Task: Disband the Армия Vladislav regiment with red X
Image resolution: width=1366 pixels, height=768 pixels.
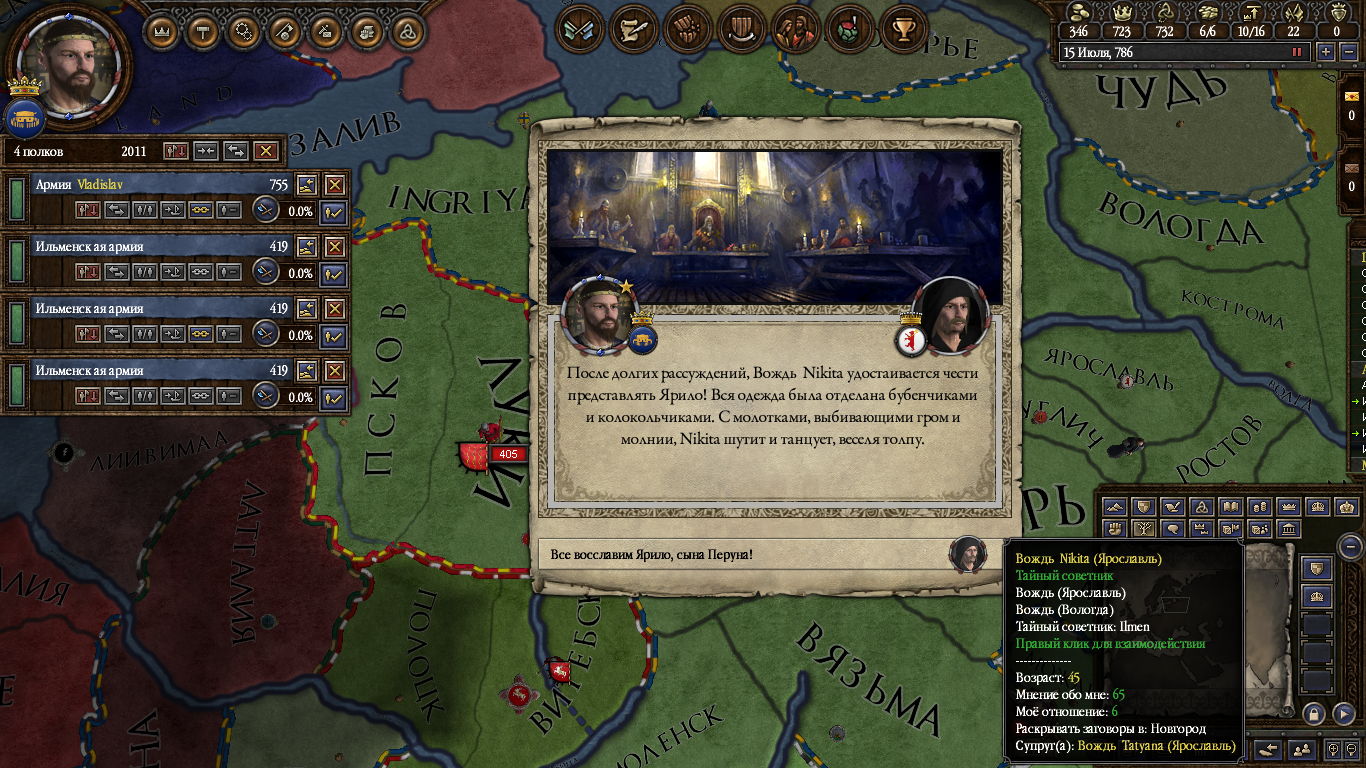Action: pos(334,185)
